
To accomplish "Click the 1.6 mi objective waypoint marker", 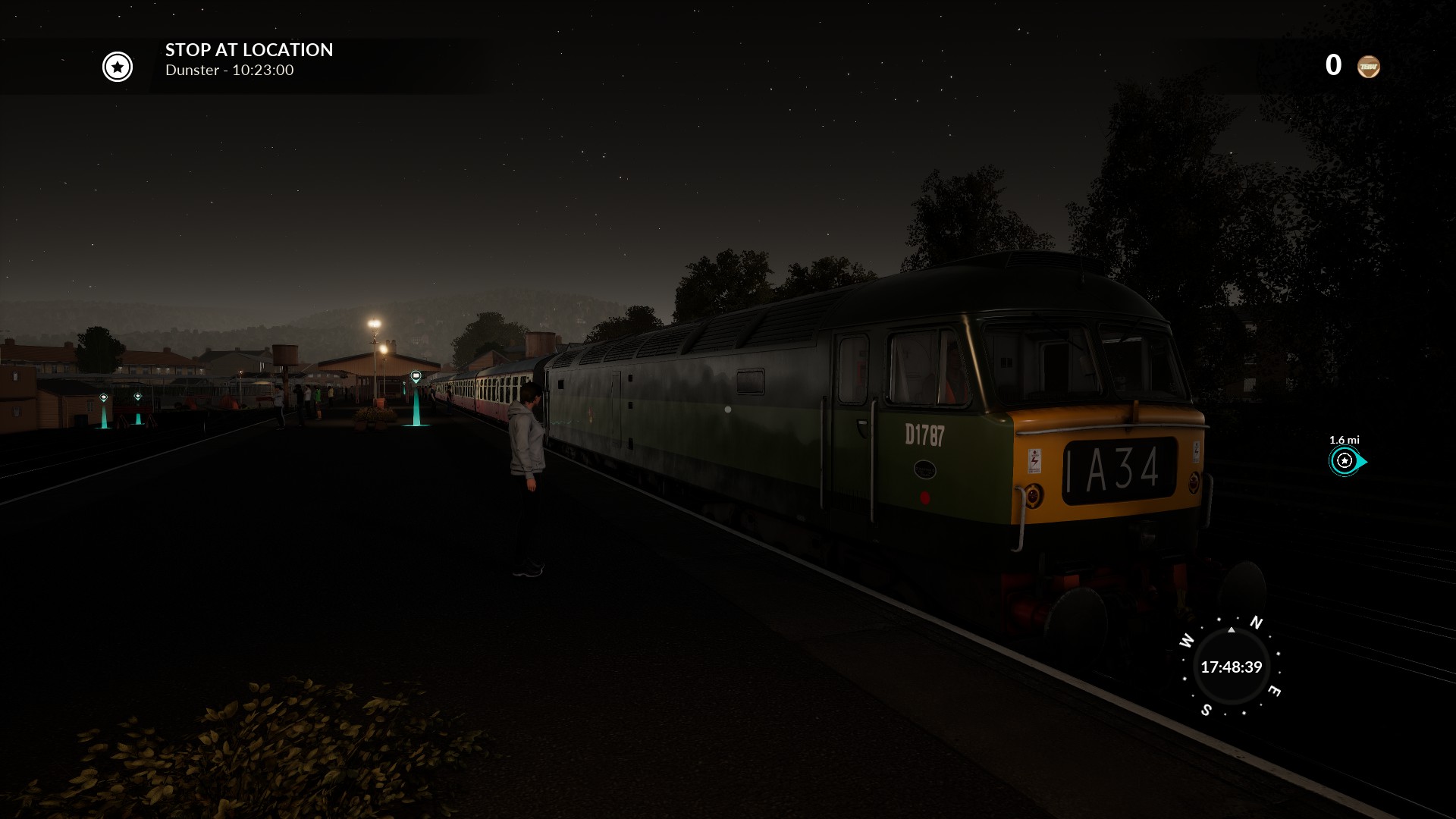I will pyautogui.click(x=1345, y=460).
